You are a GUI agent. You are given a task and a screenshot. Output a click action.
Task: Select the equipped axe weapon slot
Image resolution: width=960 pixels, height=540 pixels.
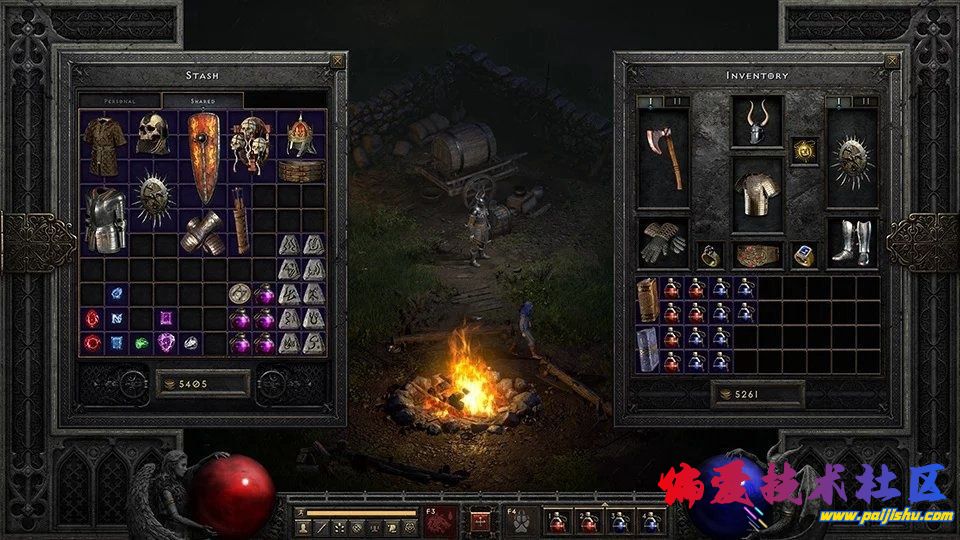(x=662, y=159)
